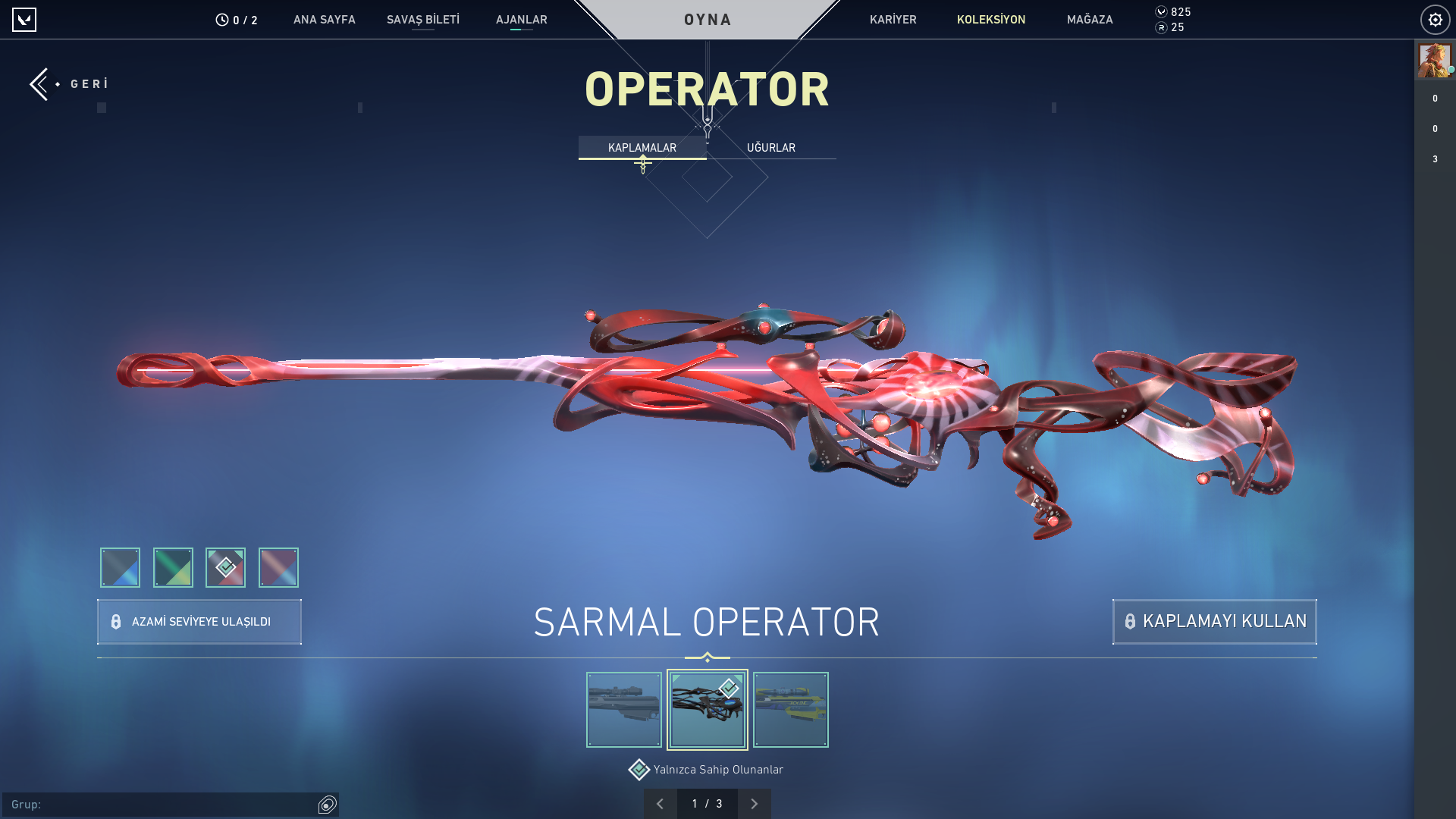
Task: Enable the Yalnızca Sahip Olunanlar filter
Action: (639, 769)
